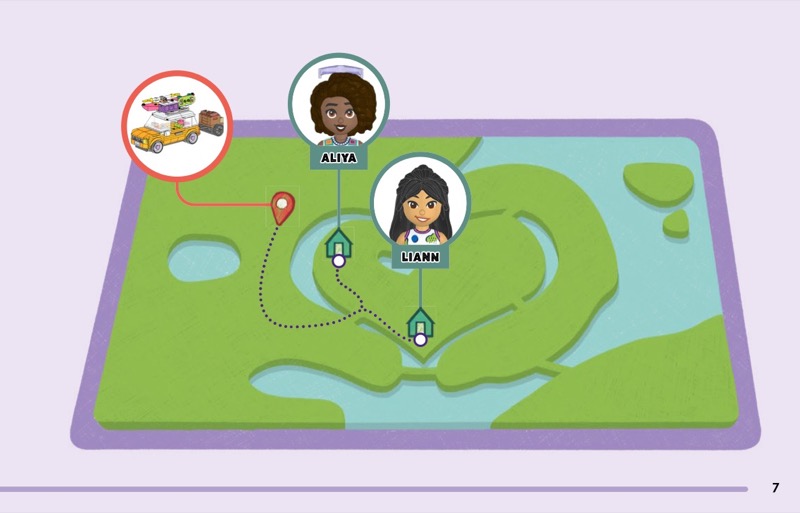
Task: Select Aliya's portrait on the map
Action: 338,104
